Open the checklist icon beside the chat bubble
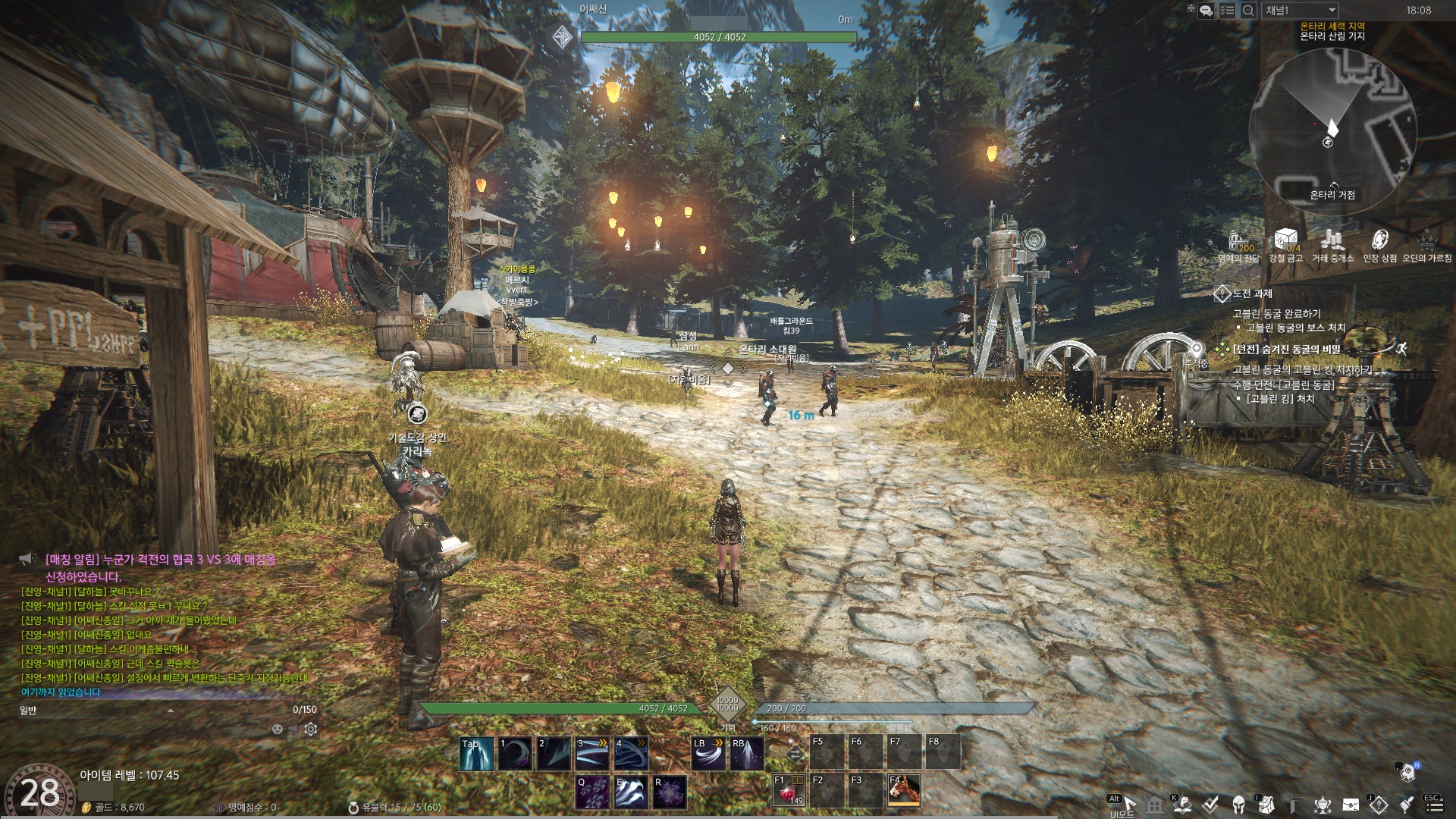Viewport: 1456px width, 819px height. [1227, 11]
